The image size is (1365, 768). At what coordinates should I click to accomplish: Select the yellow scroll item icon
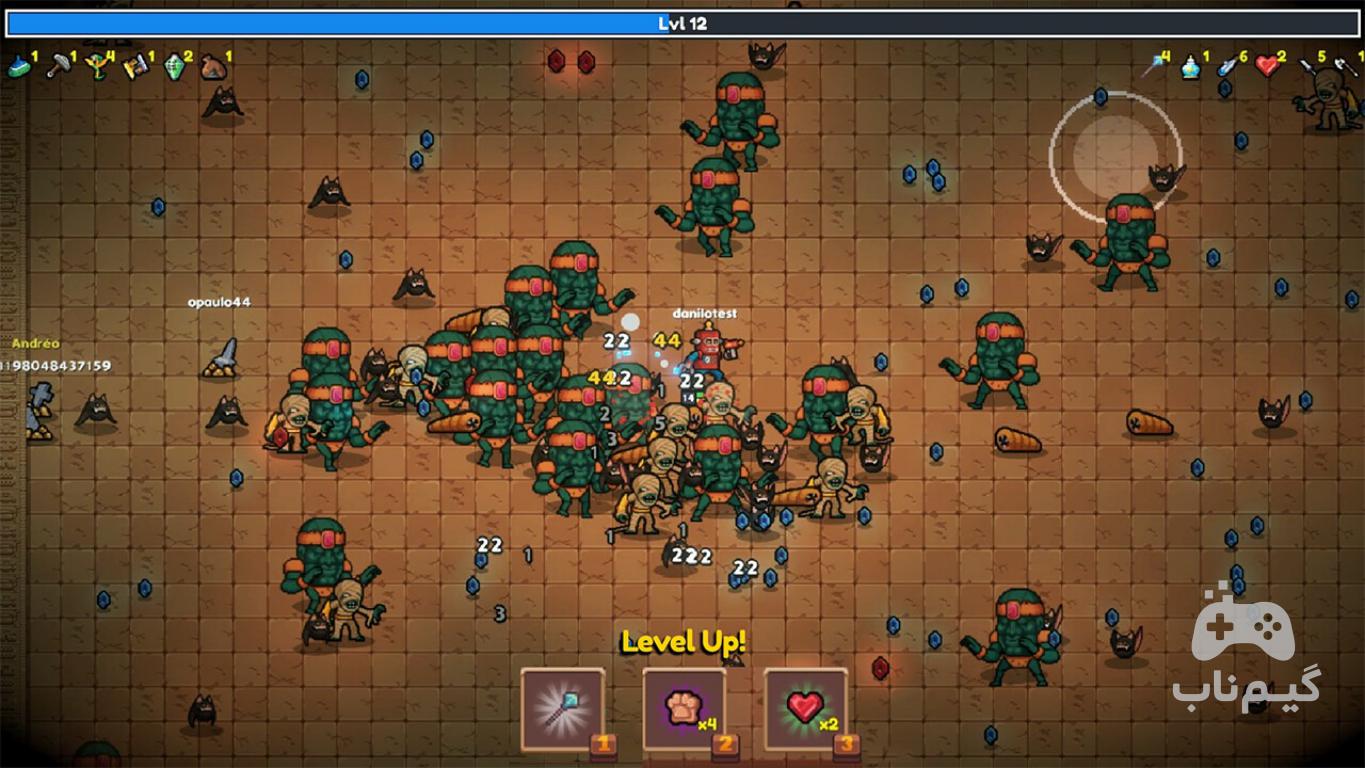pos(135,67)
